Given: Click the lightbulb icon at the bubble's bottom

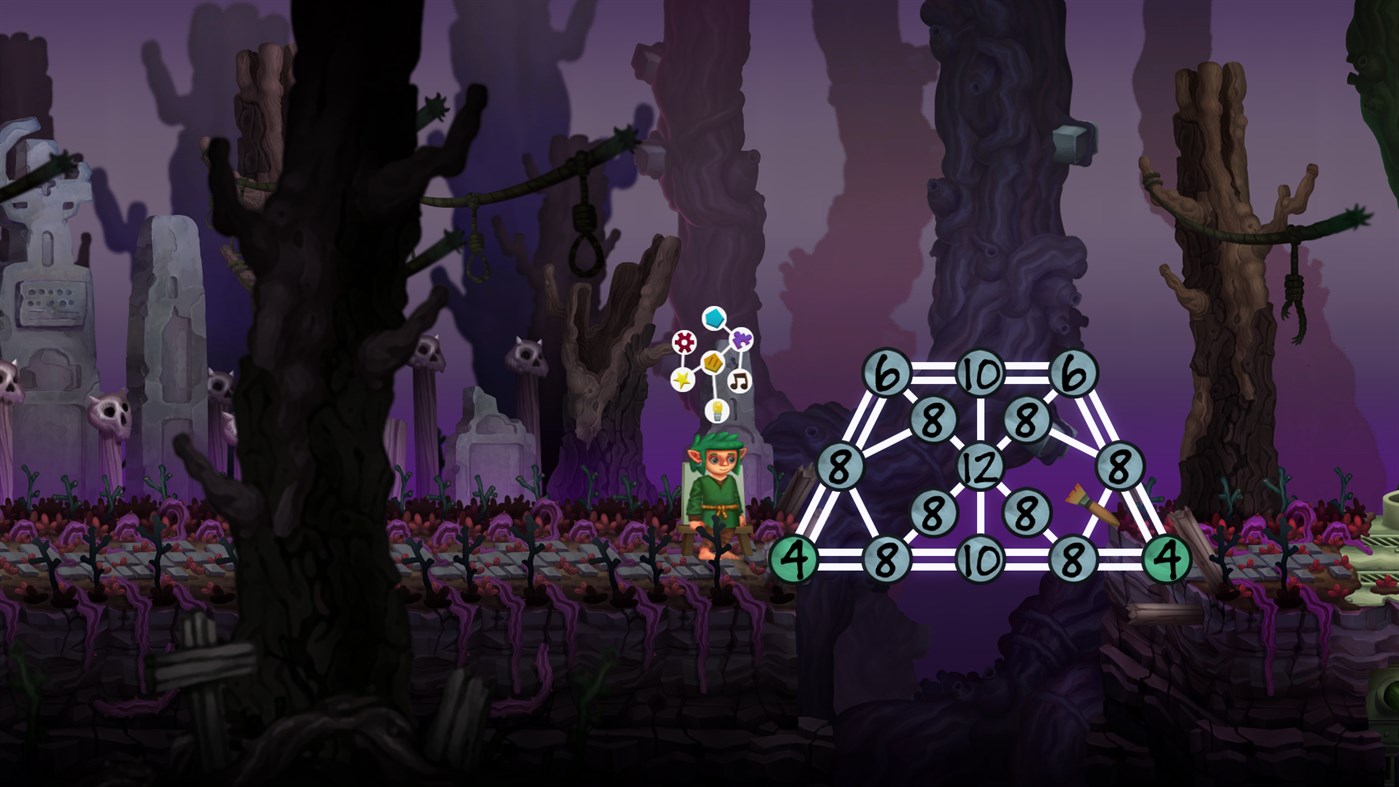Looking at the screenshot, I should (717, 410).
